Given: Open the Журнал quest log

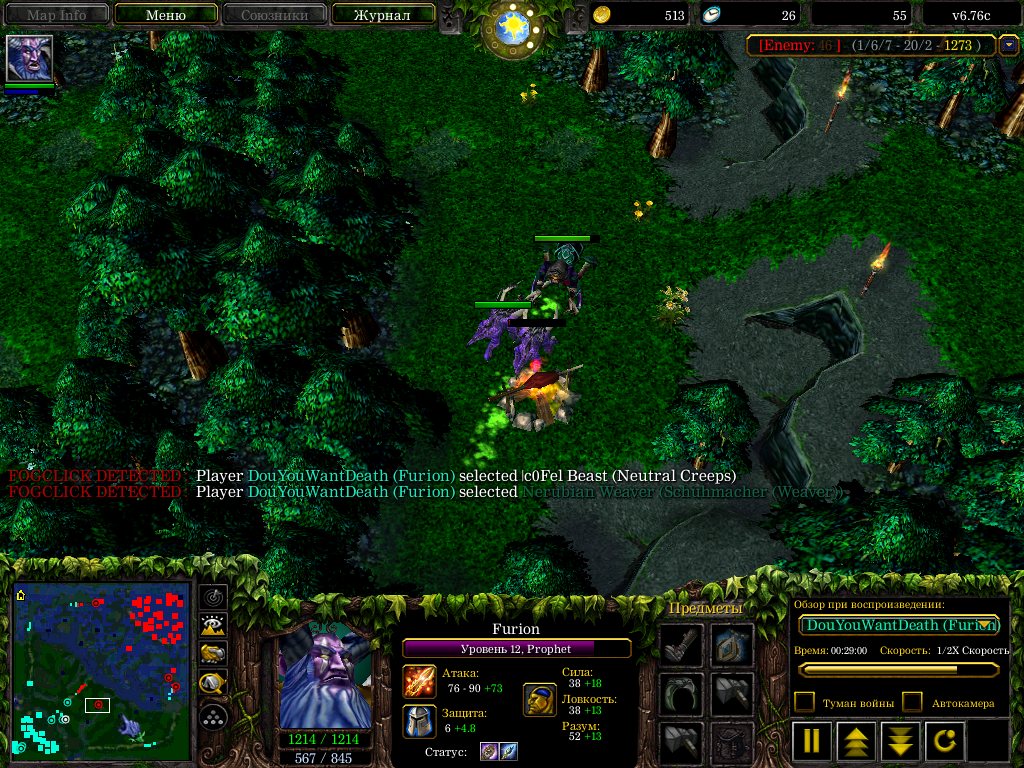Looking at the screenshot, I should [x=383, y=15].
